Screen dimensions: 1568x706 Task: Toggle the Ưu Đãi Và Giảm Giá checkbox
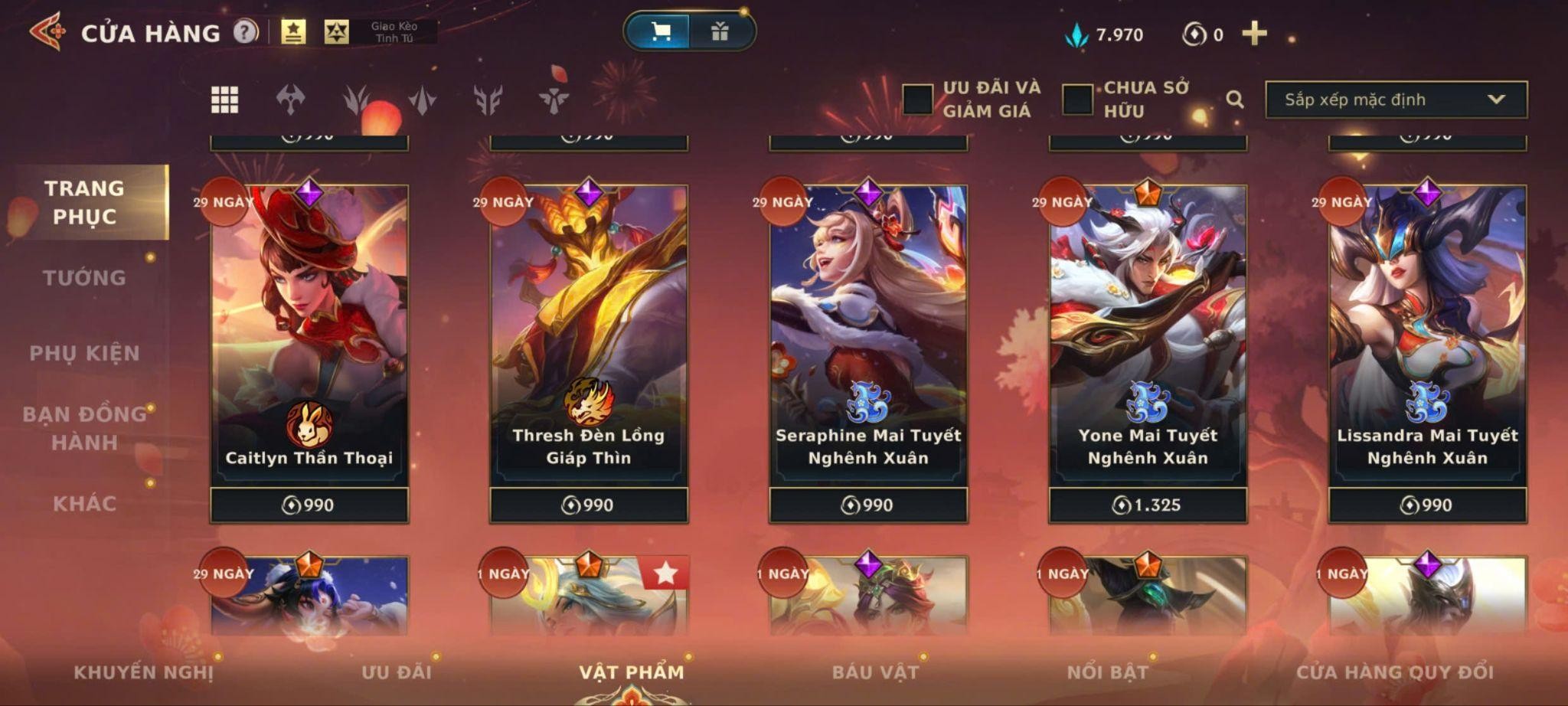pyautogui.click(x=917, y=100)
